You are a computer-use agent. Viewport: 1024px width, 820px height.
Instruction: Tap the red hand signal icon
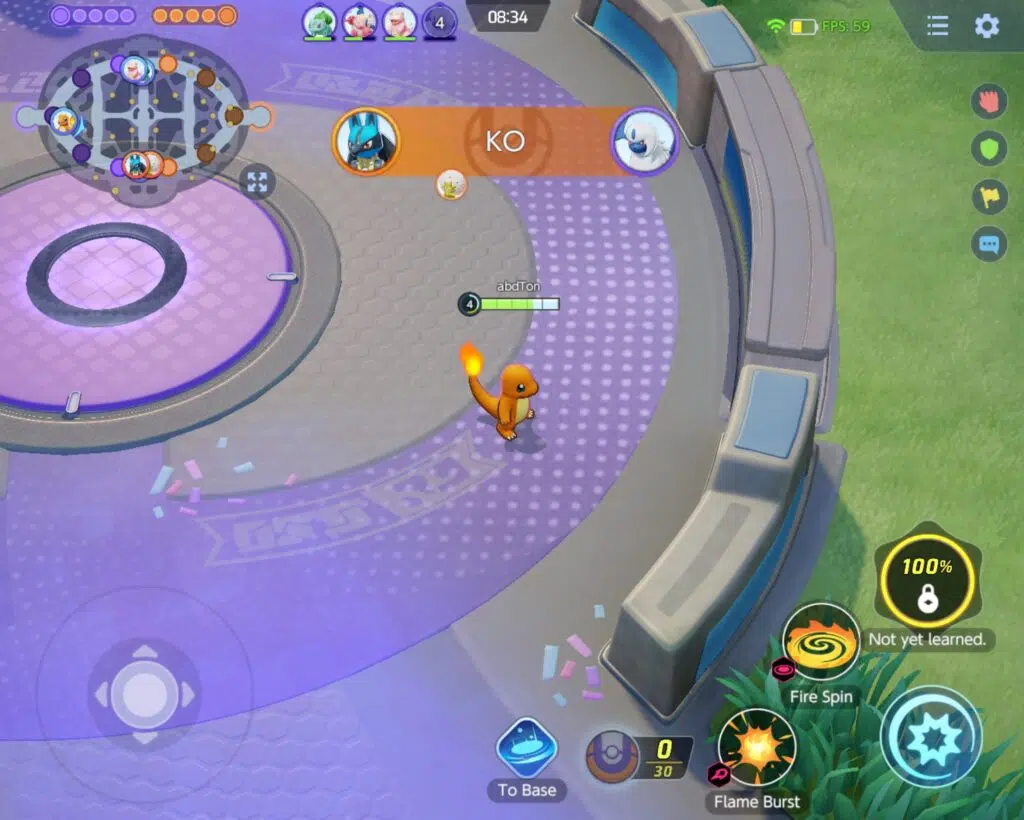tap(989, 101)
